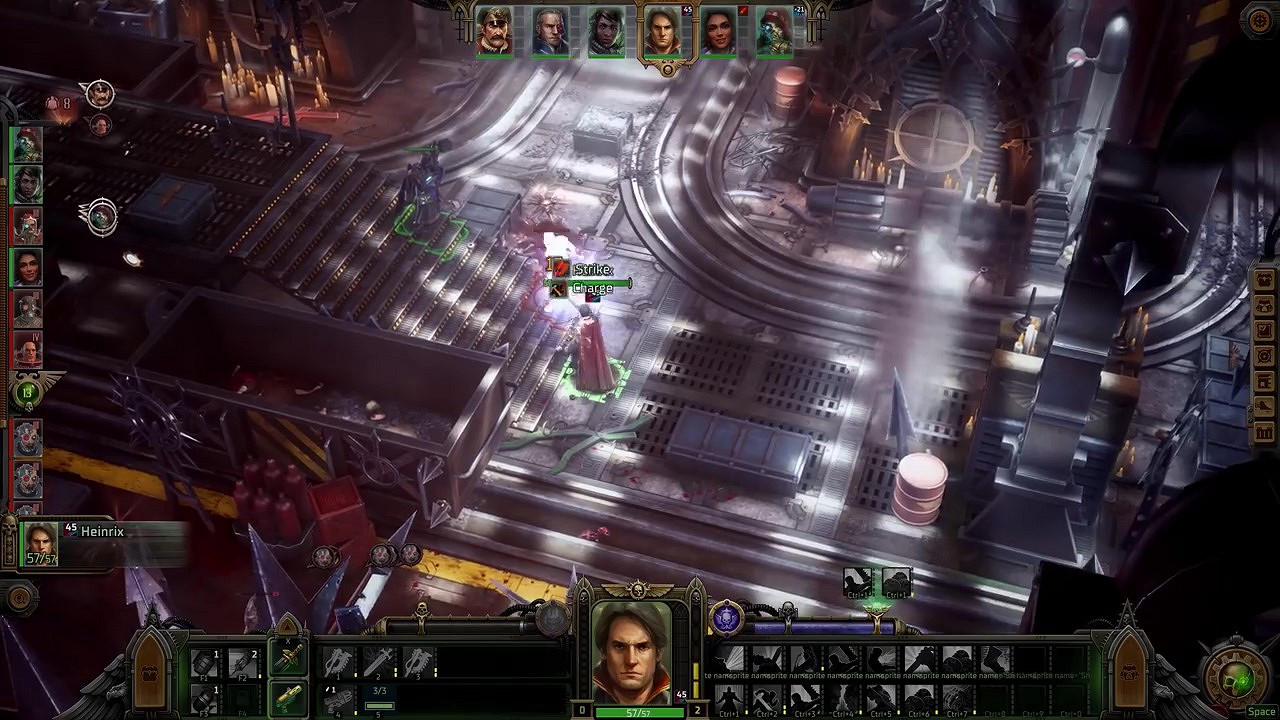
Task: Select the smiling dark-haired woman portrait
Action: (718, 32)
